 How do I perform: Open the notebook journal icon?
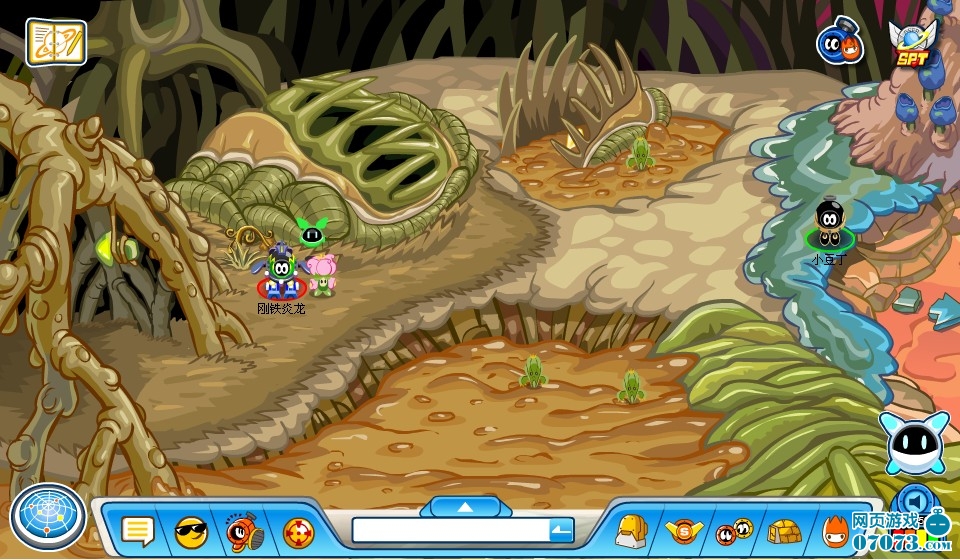pos(55,41)
